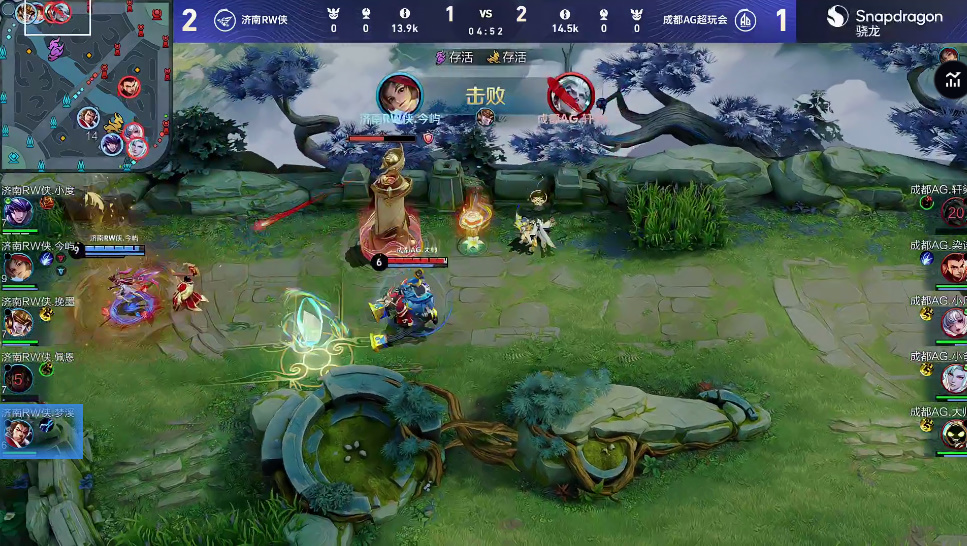Select the bottom 成都AG player with skull mask
The width and height of the screenshot is (967, 546).
pyautogui.click(x=953, y=433)
